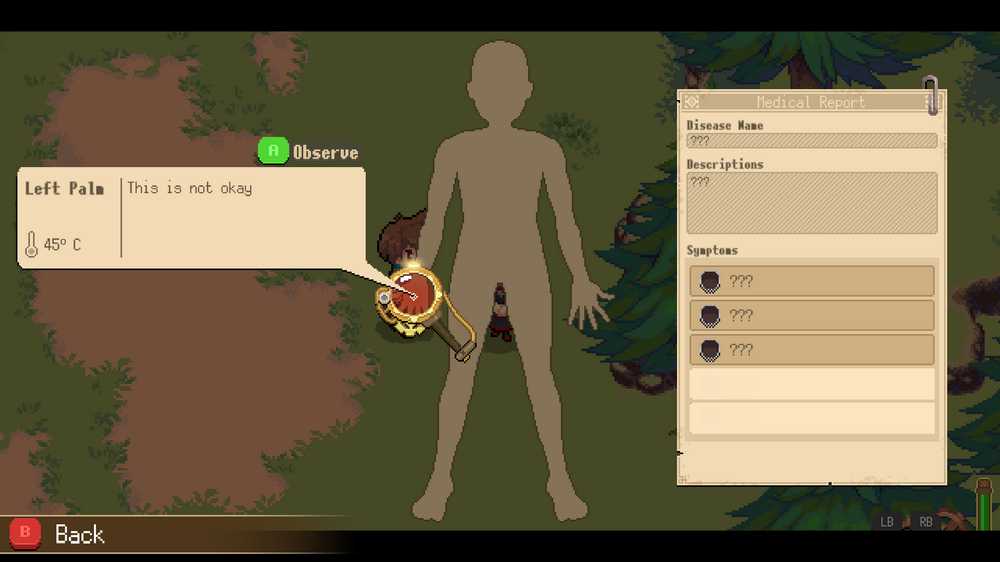Choose the Observe action
This screenshot has height=562, width=1000.
click(x=308, y=152)
